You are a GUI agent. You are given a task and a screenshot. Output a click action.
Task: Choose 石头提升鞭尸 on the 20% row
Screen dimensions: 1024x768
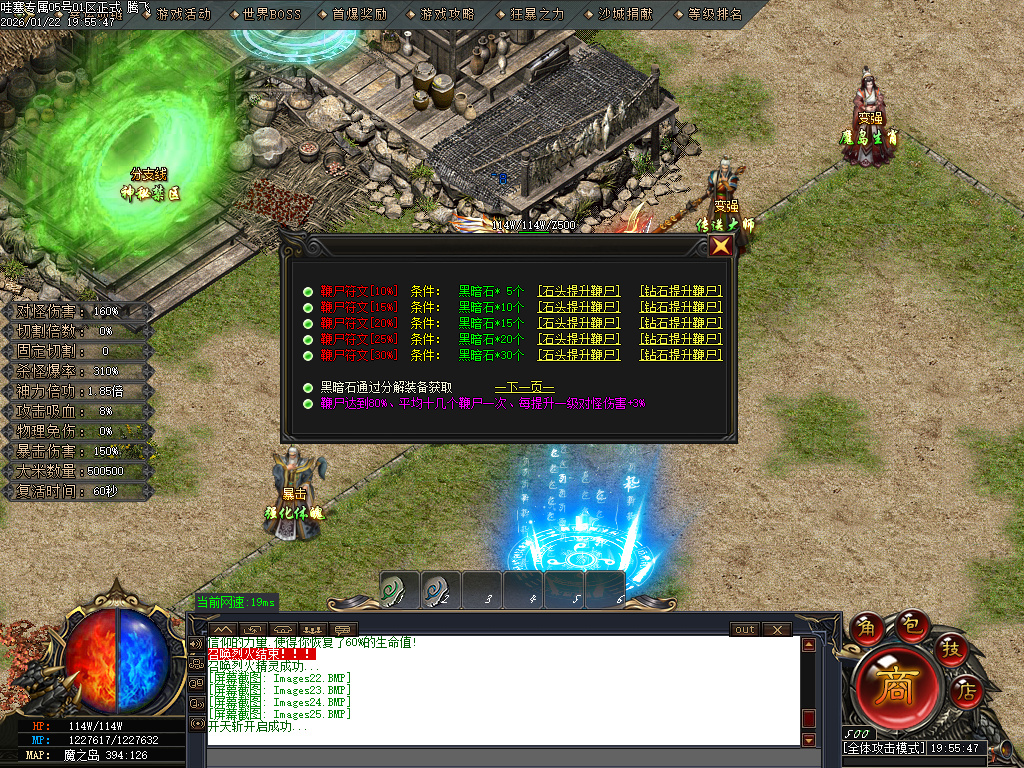click(x=579, y=323)
